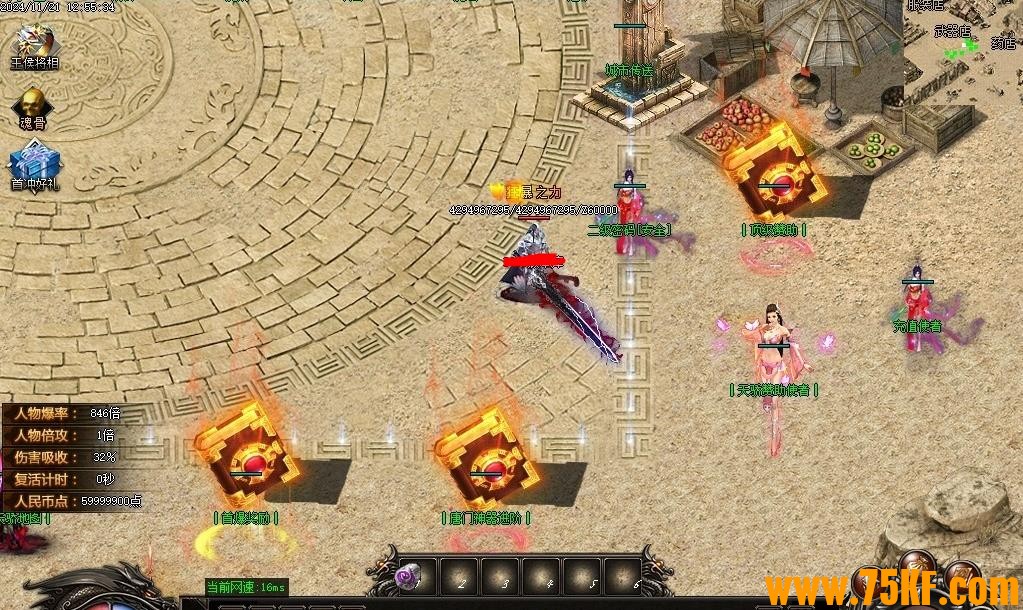Select the 武器店 label on the minimap
The width and height of the screenshot is (1023, 610).
[x=952, y=31]
